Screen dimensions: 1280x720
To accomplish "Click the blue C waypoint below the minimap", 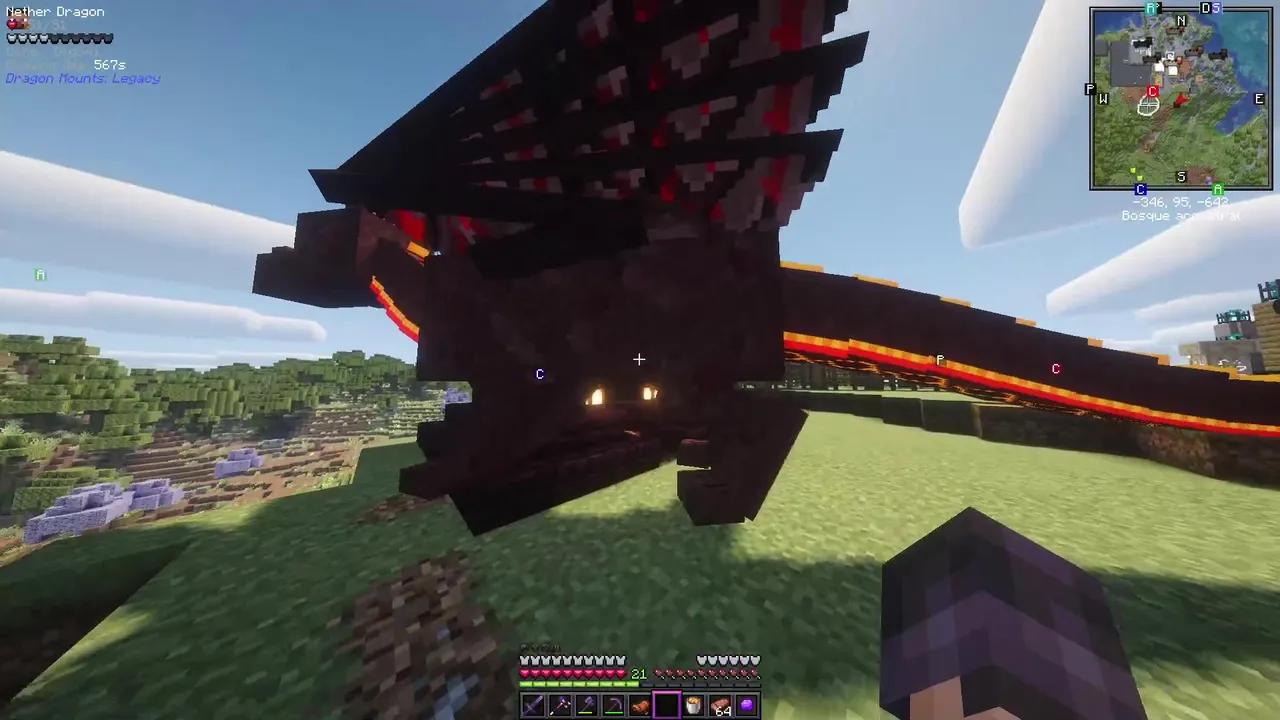I will point(1140,189).
